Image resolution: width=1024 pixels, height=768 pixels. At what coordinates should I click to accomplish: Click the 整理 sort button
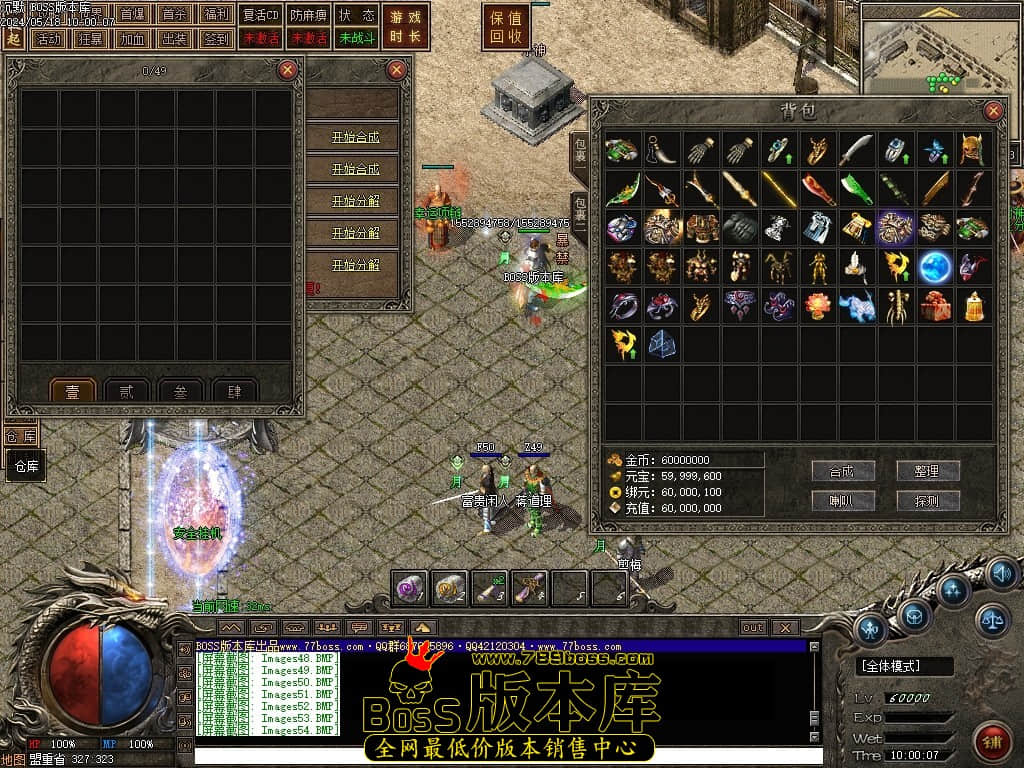pyautogui.click(x=929, y=471)
